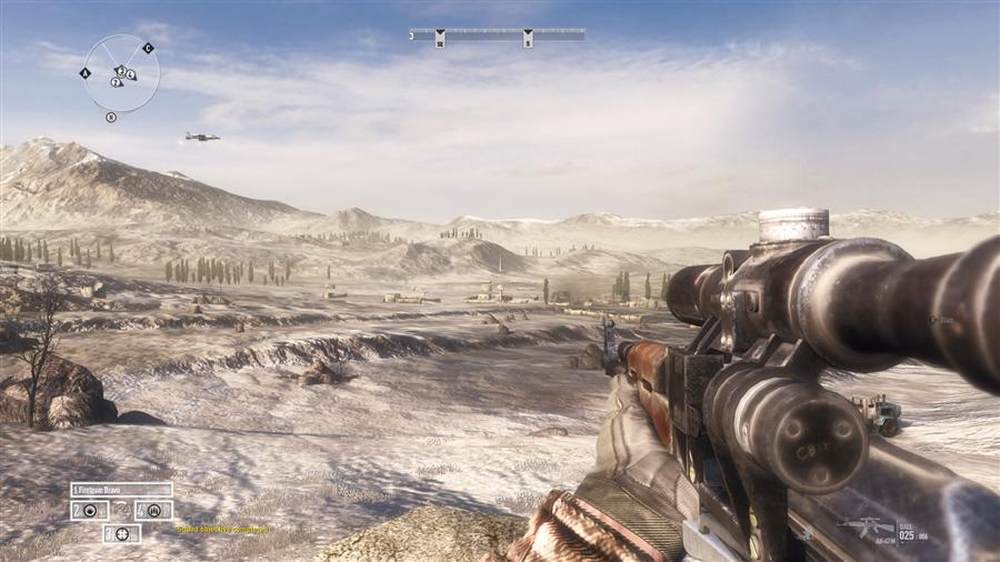The image size is (1000, 562).
Task: Choose squad command slot 2
Action: 89,510
